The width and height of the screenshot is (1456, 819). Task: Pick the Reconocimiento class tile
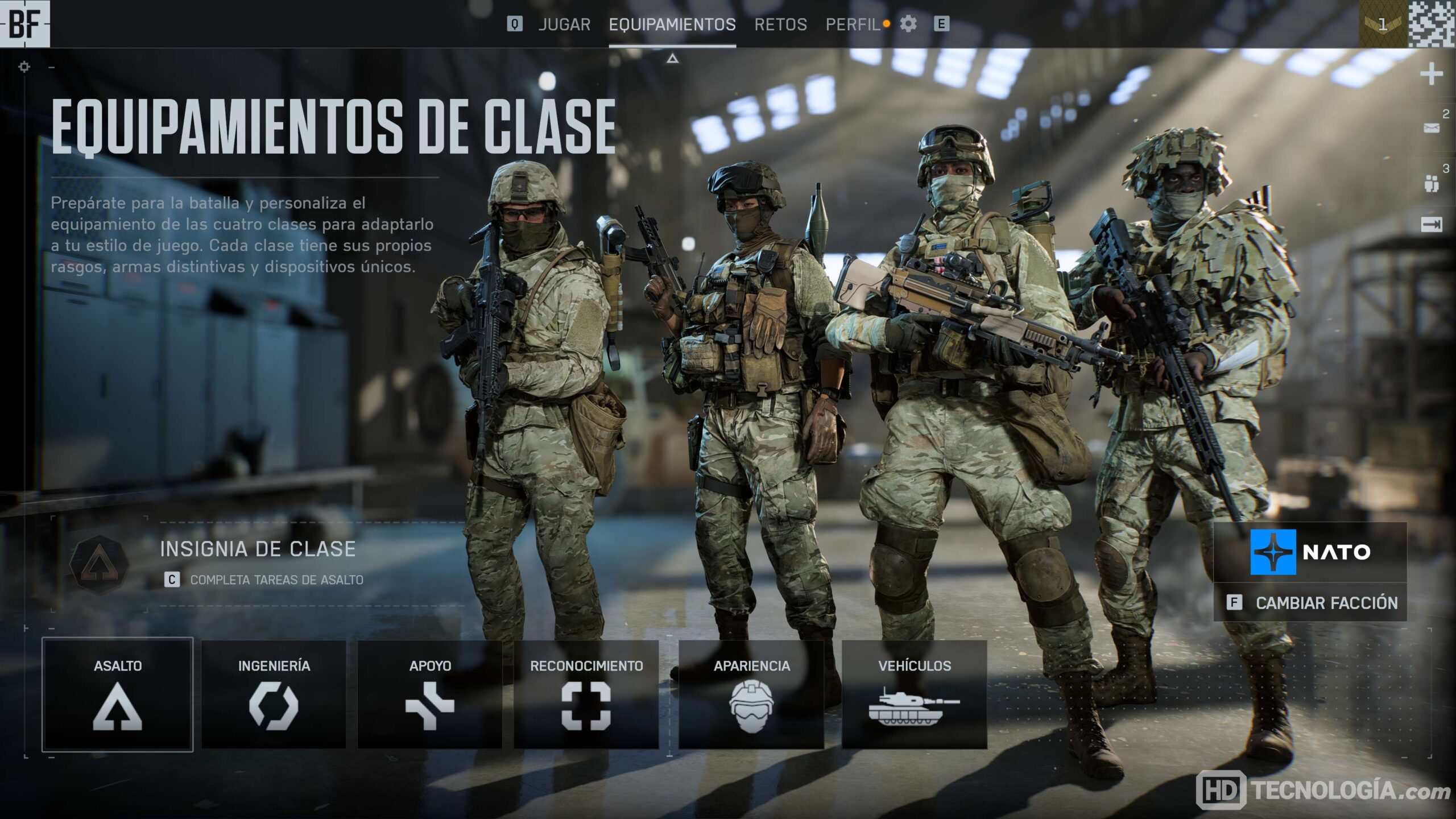(x=586, y=694)
